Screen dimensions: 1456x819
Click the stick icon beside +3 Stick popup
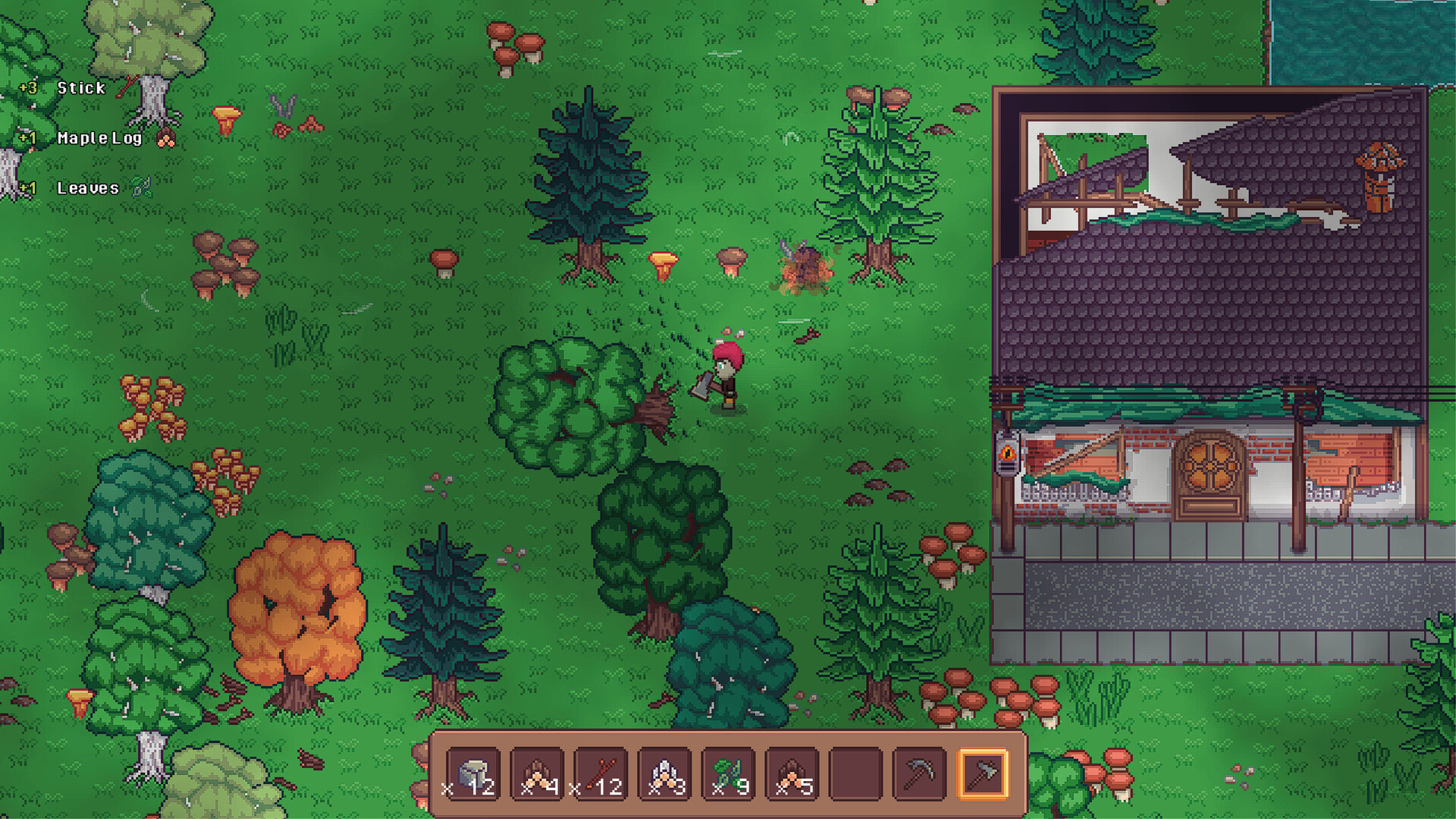point(127,85)
